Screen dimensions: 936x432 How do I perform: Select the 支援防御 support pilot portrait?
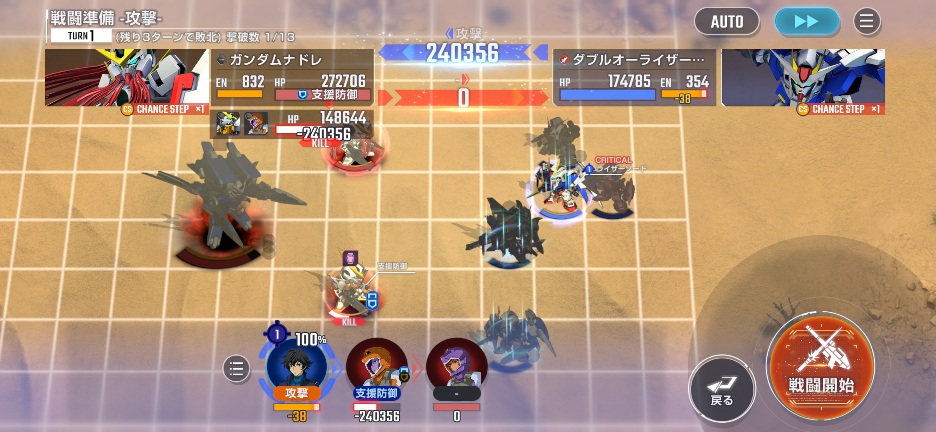click(x=376, y=366)
